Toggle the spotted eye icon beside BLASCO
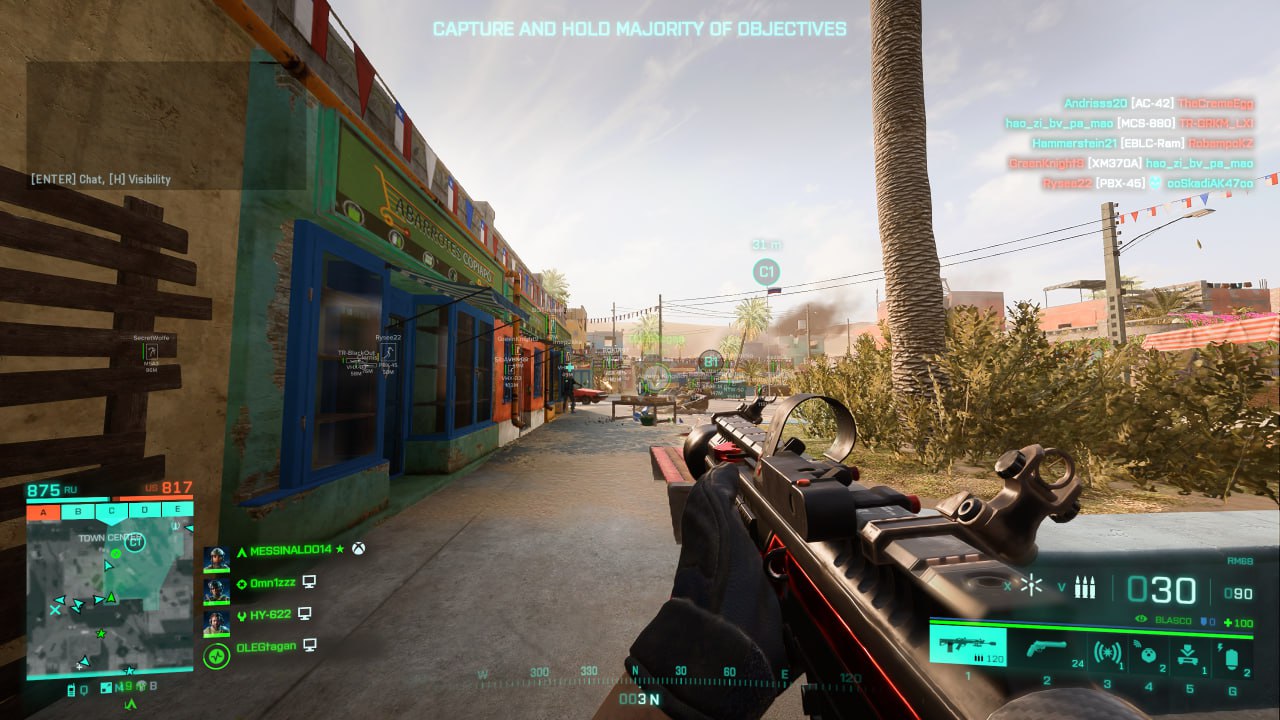The image size is (1280, 720). (x=1141, y=618)
